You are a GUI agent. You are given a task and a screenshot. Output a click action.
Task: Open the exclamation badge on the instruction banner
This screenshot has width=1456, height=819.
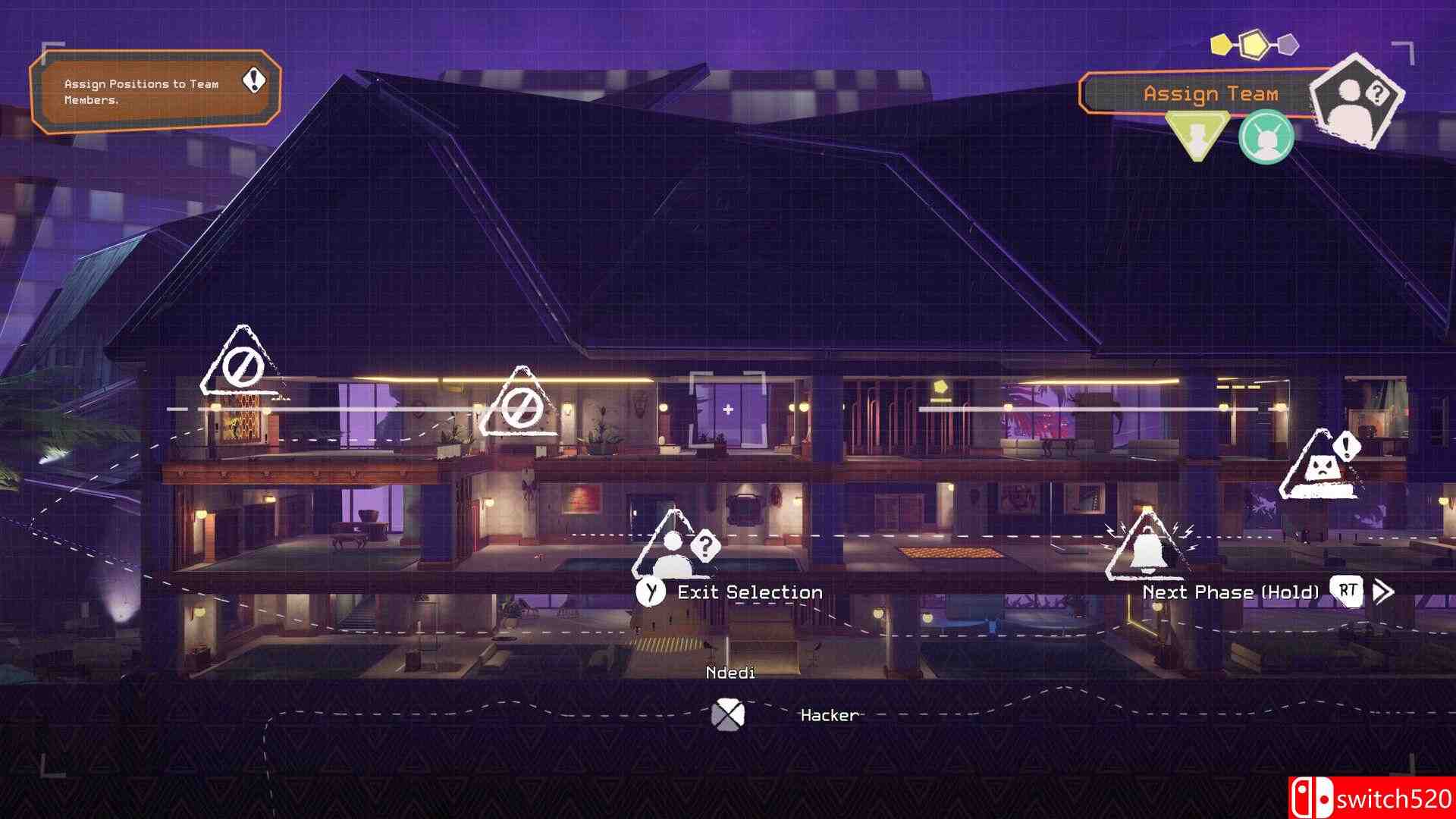pos(253,80)
